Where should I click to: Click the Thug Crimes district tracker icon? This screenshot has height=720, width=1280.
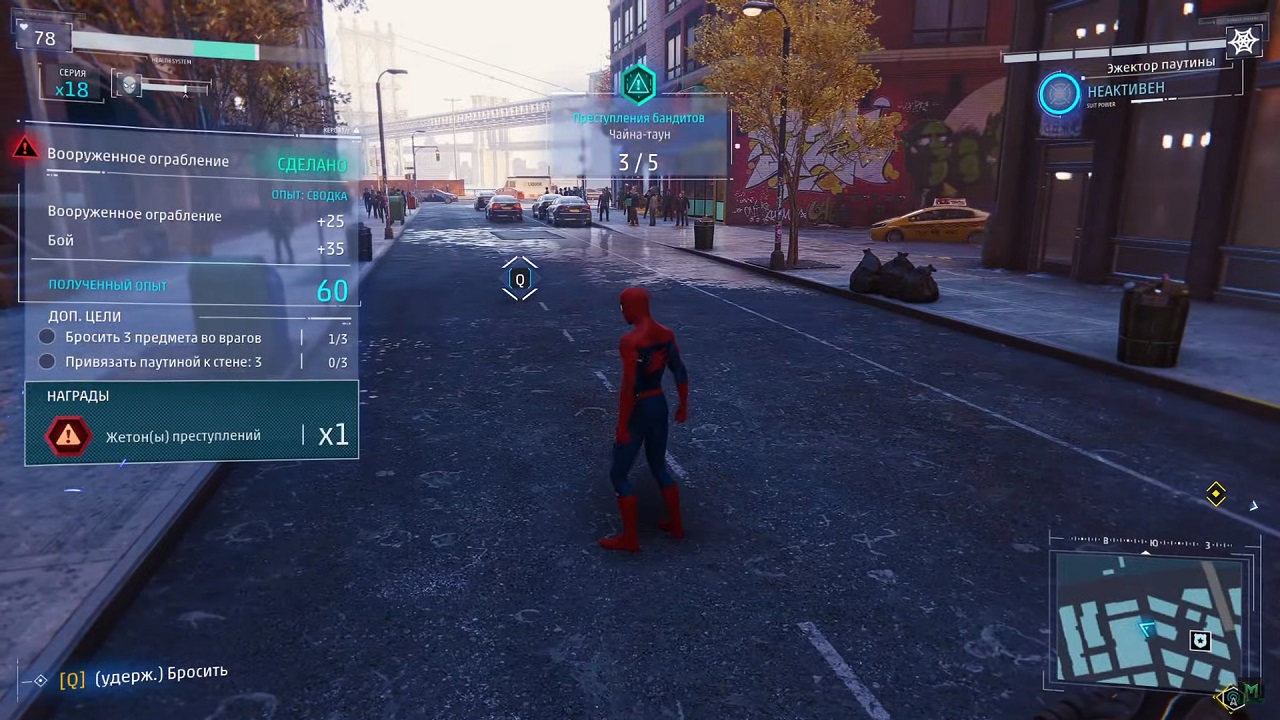pos(638,84)
